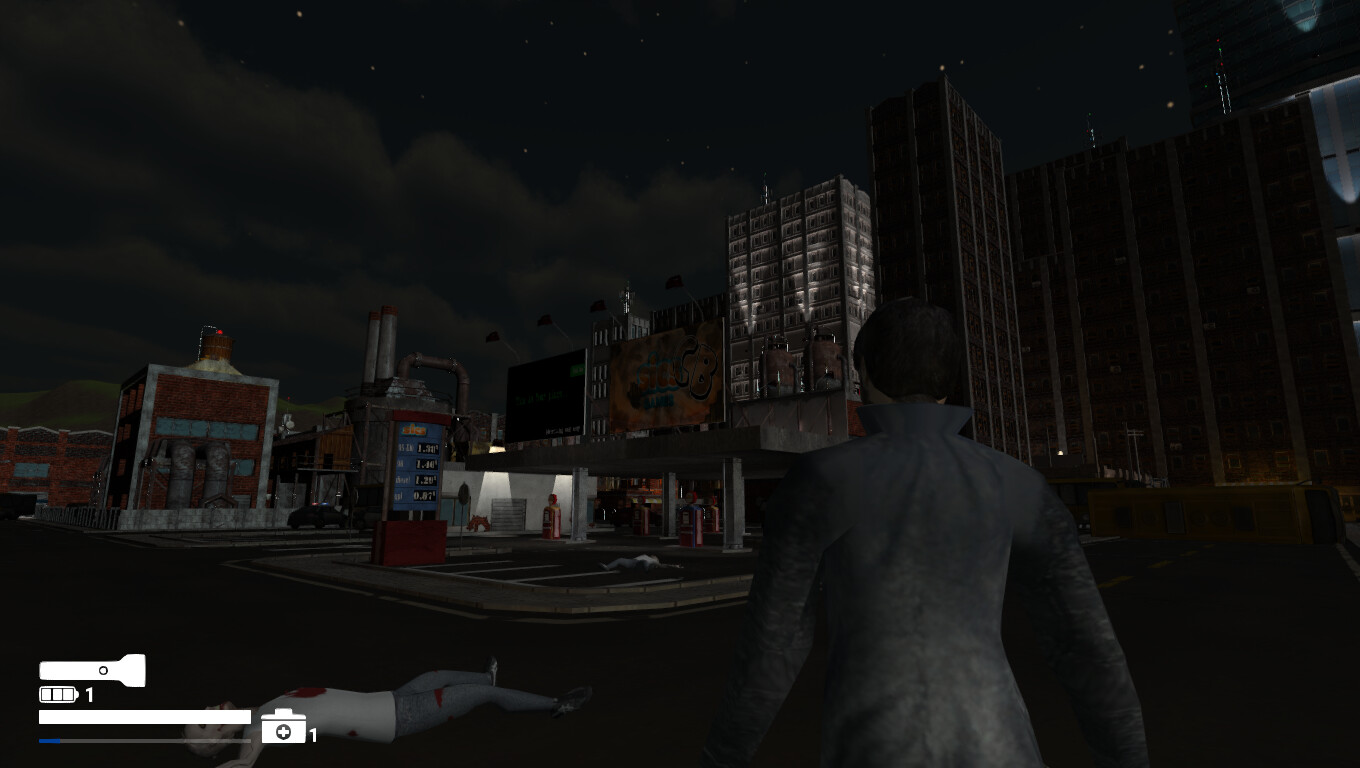This screenshot has height=768, width=1360.
Task: Click the cross symbol on the medkit
Action: [x=283, y=732]
